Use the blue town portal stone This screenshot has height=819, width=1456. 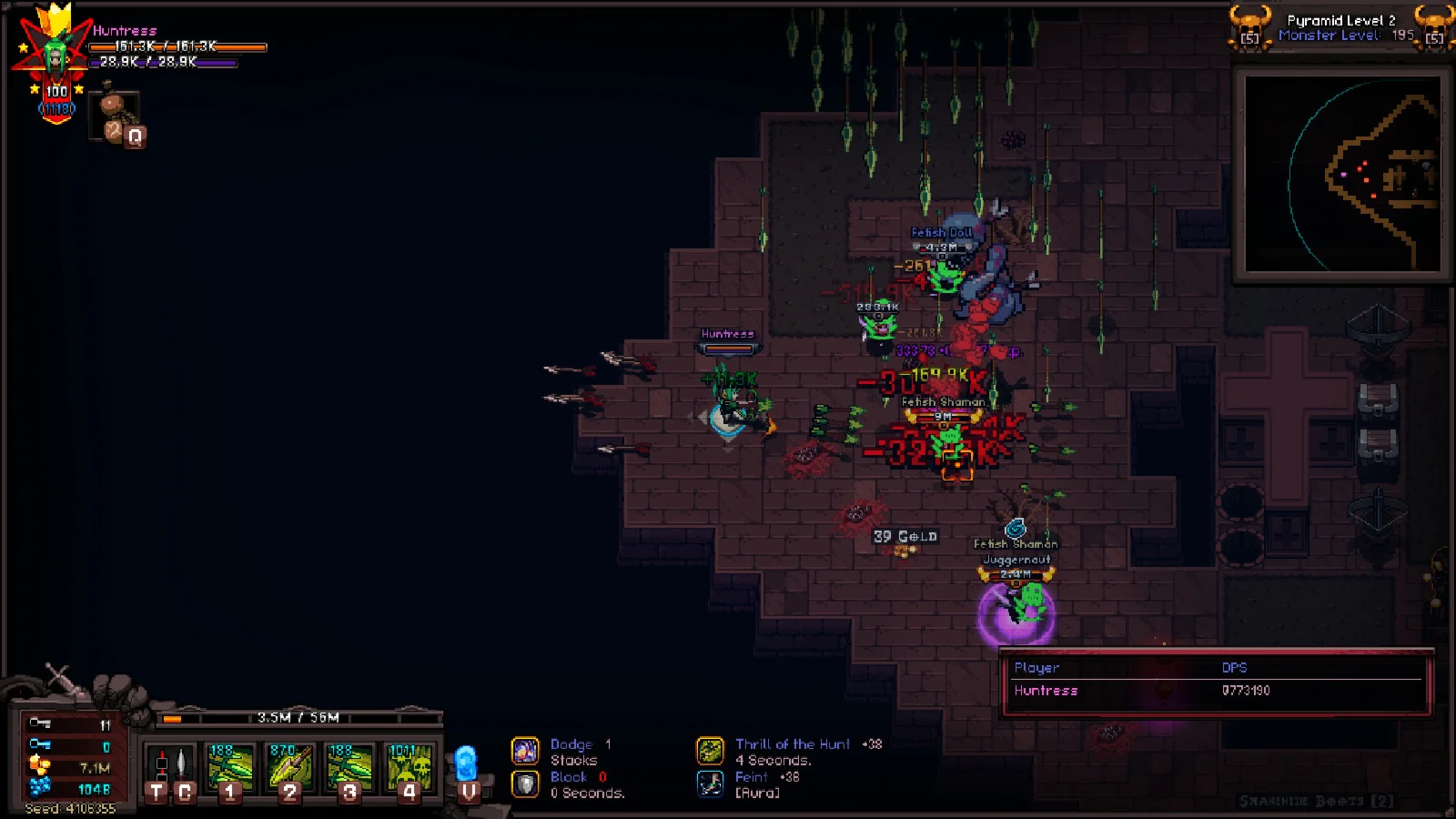(466, 766)
